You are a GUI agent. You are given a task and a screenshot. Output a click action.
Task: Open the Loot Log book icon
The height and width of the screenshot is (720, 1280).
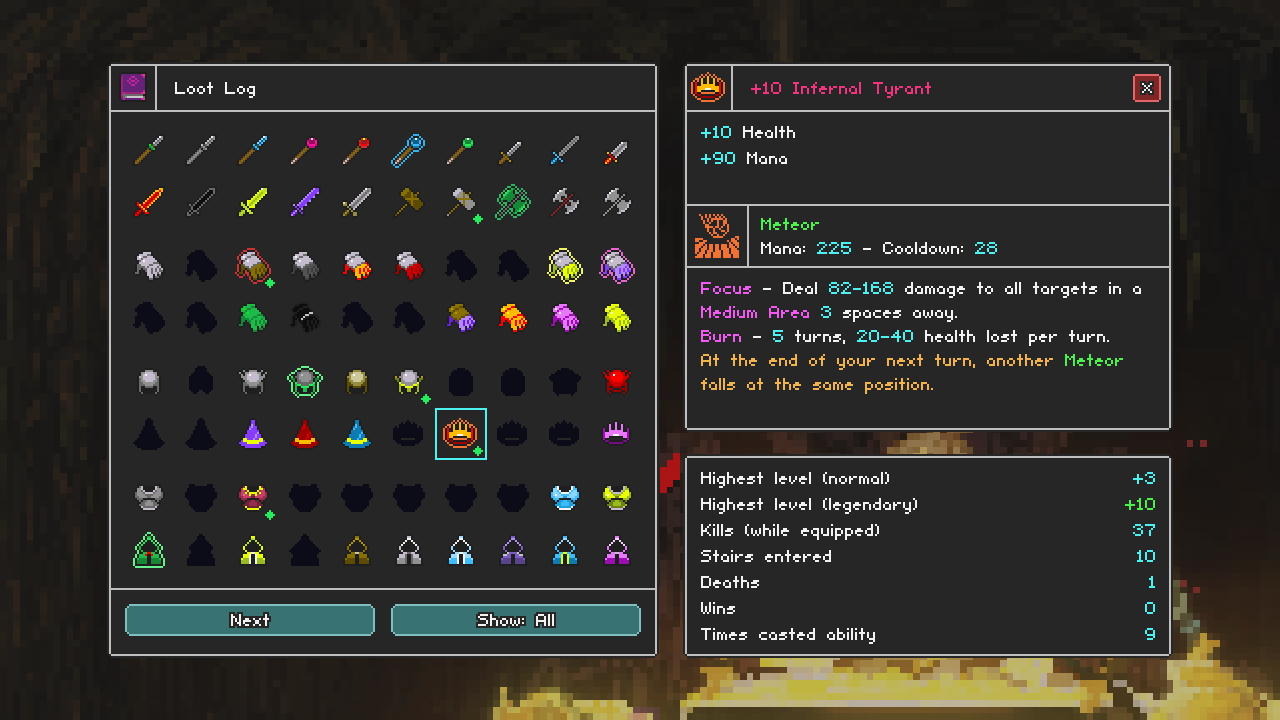pyautogui.click(x=133, y=87)
